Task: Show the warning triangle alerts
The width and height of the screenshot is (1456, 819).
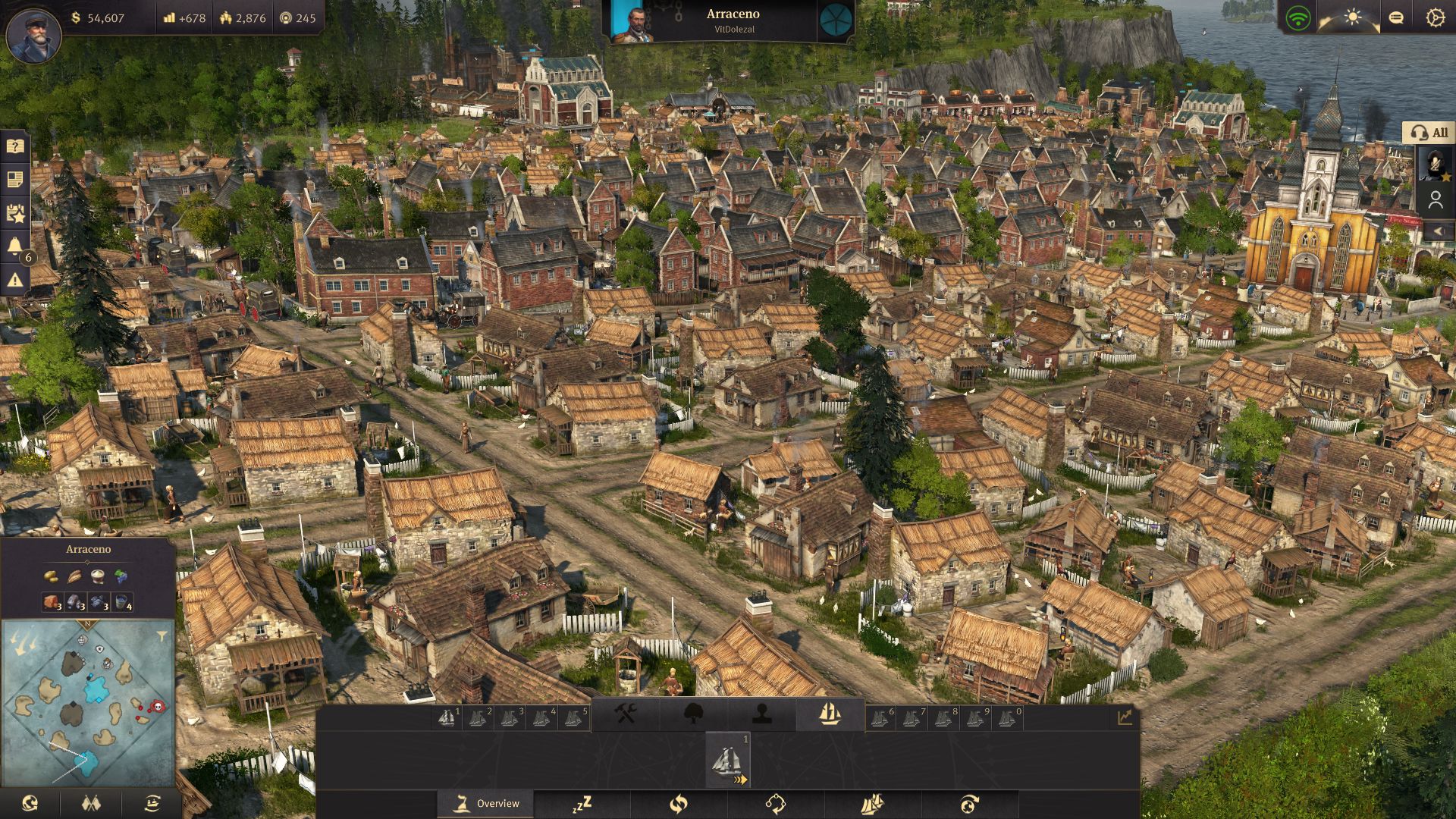Action: point(15,280)
